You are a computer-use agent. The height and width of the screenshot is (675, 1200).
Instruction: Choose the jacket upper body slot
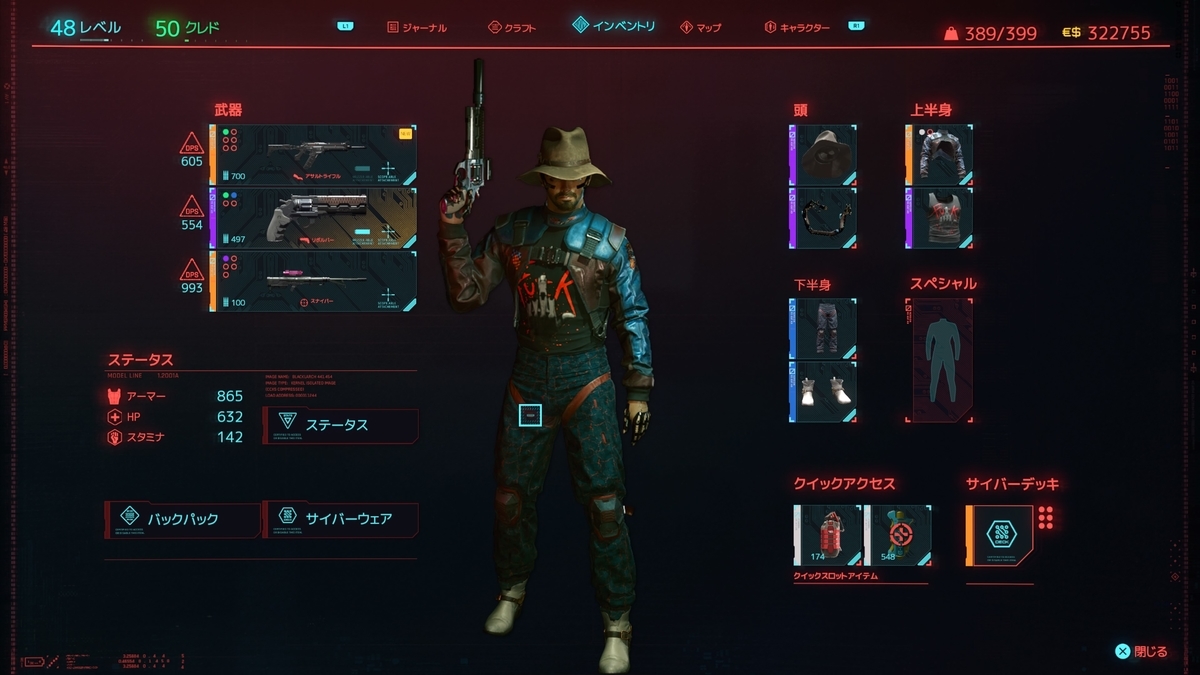941,154
